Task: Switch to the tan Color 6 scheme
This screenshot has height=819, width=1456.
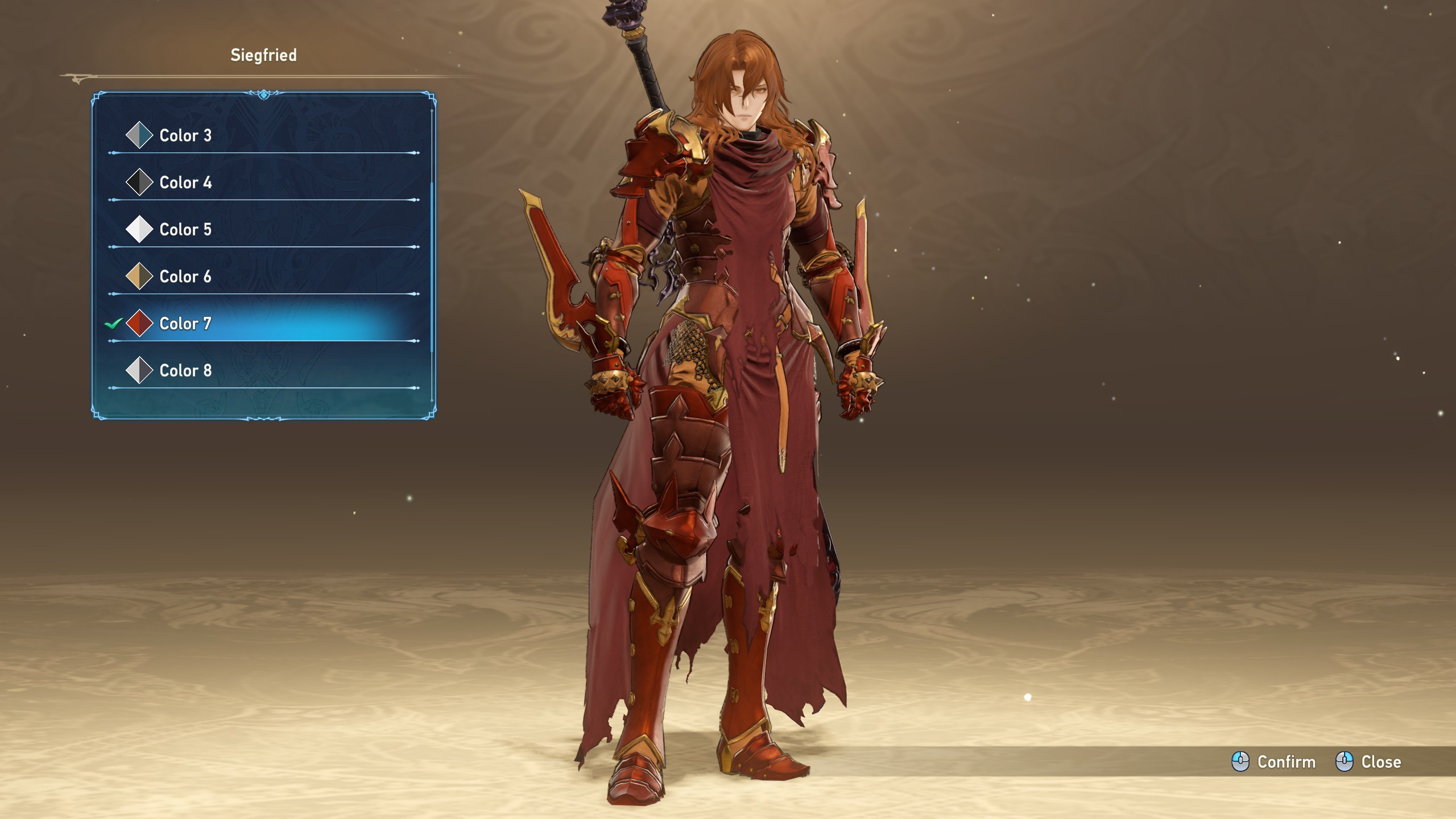Action: [185, 277]
